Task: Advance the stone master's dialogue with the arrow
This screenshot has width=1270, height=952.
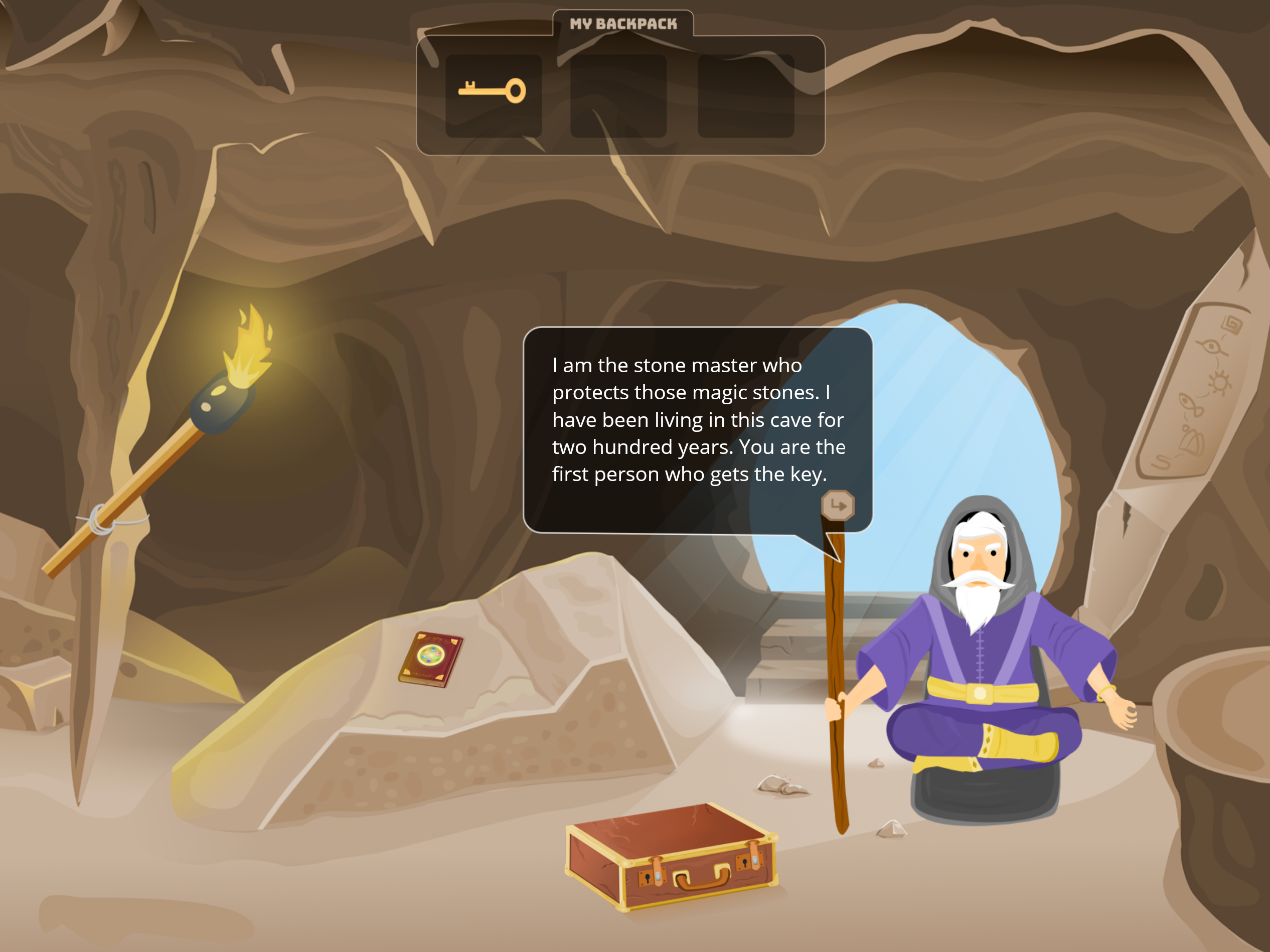Action: [838, 506]
